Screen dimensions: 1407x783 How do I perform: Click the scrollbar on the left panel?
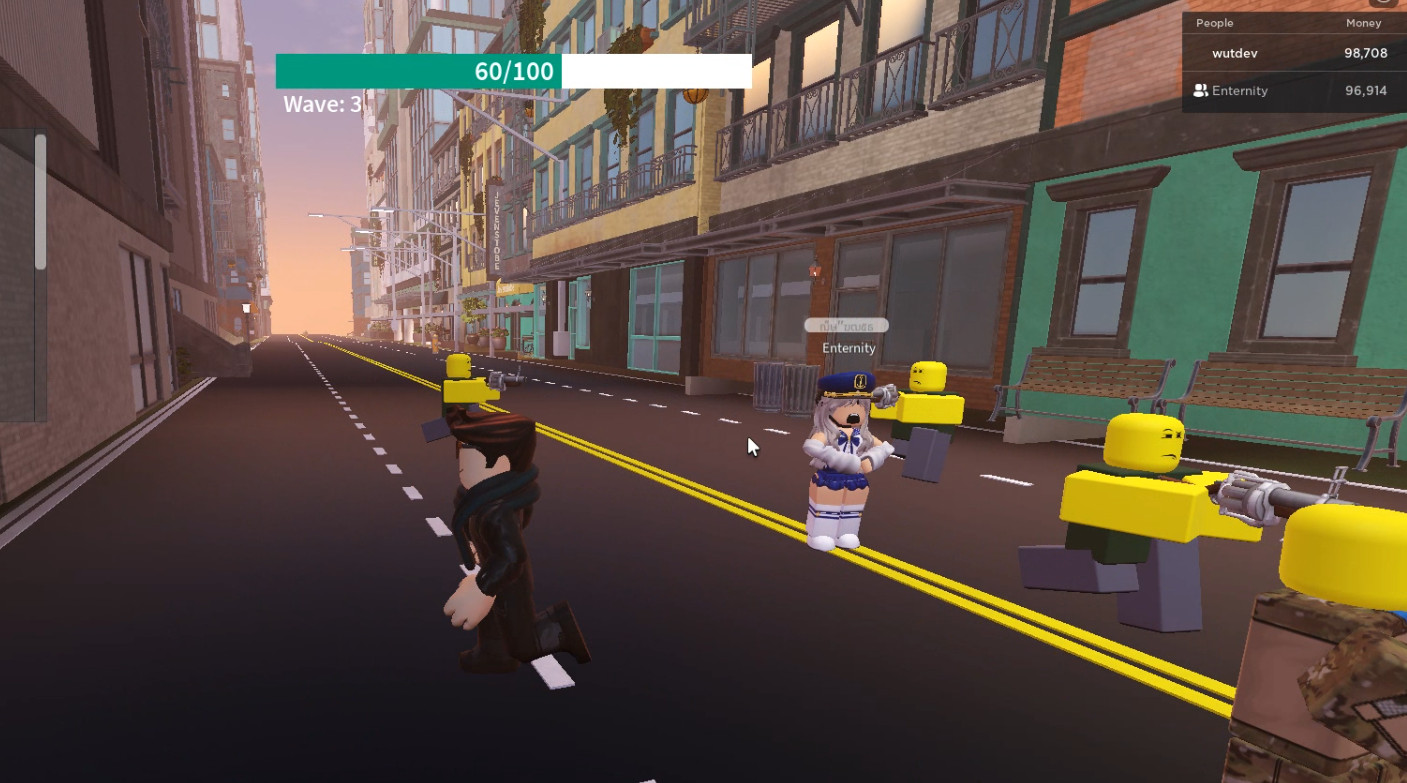[x=40, y=200]
